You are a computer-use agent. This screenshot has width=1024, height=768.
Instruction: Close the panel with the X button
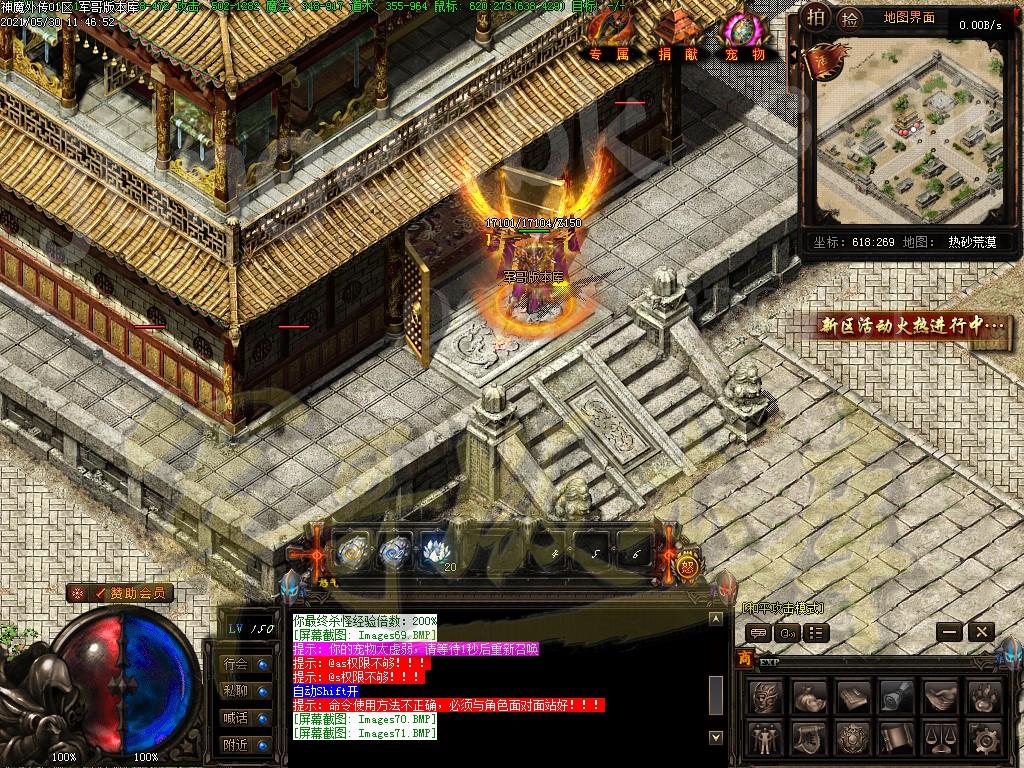[981, 631]
